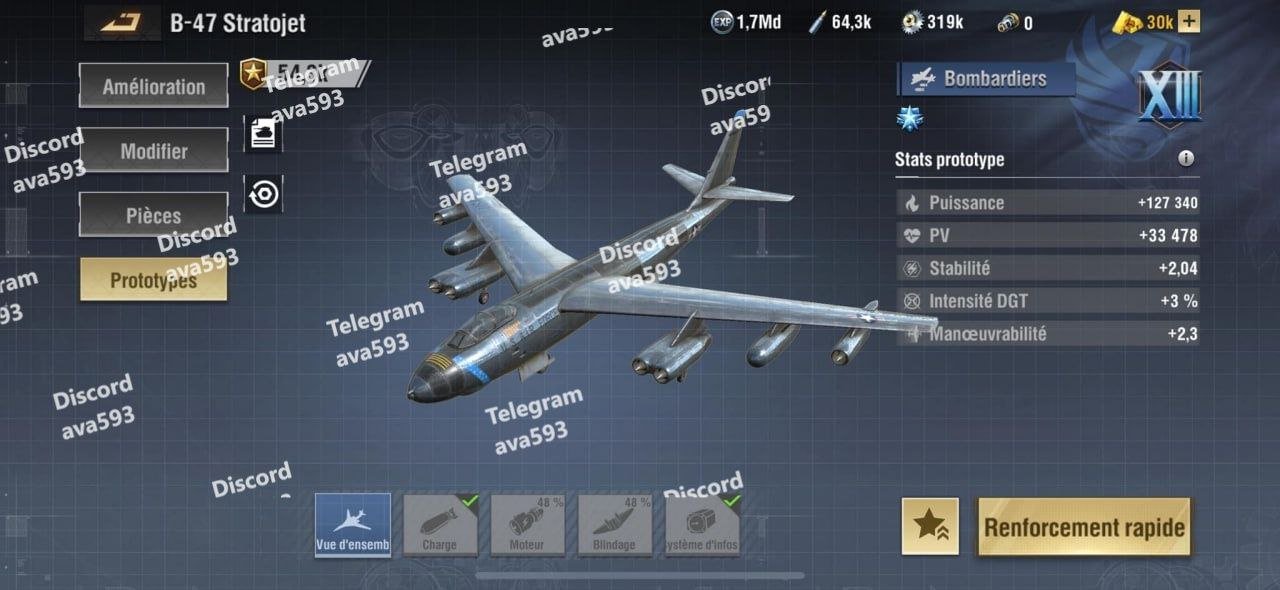Click the star upgrade button

930,526
